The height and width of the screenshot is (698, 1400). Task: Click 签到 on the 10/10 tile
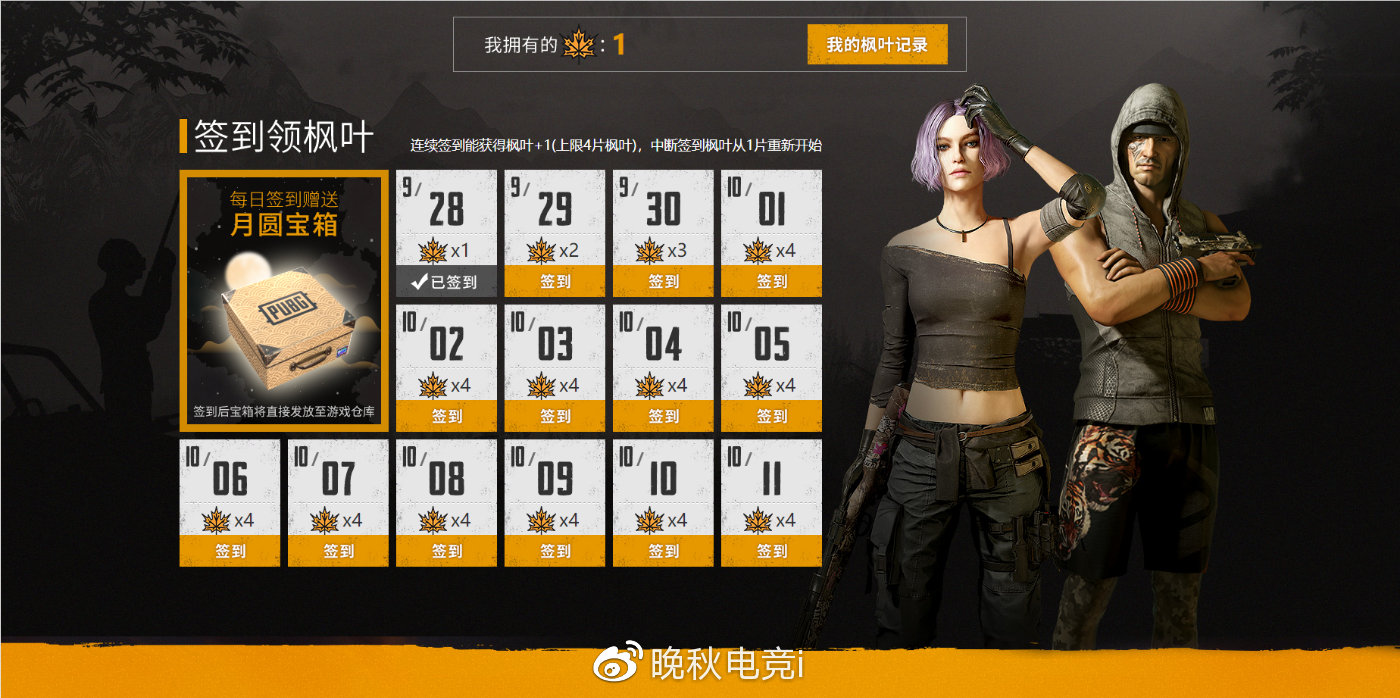[663, 551]
